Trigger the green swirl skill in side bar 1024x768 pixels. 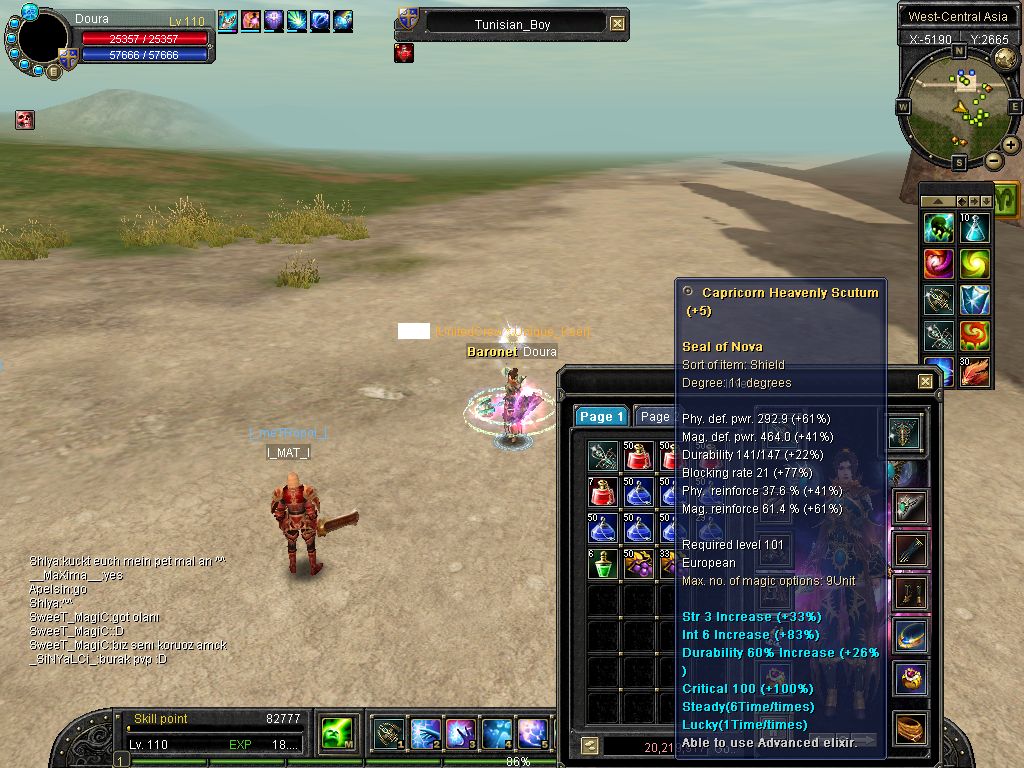tap(974, 264)
